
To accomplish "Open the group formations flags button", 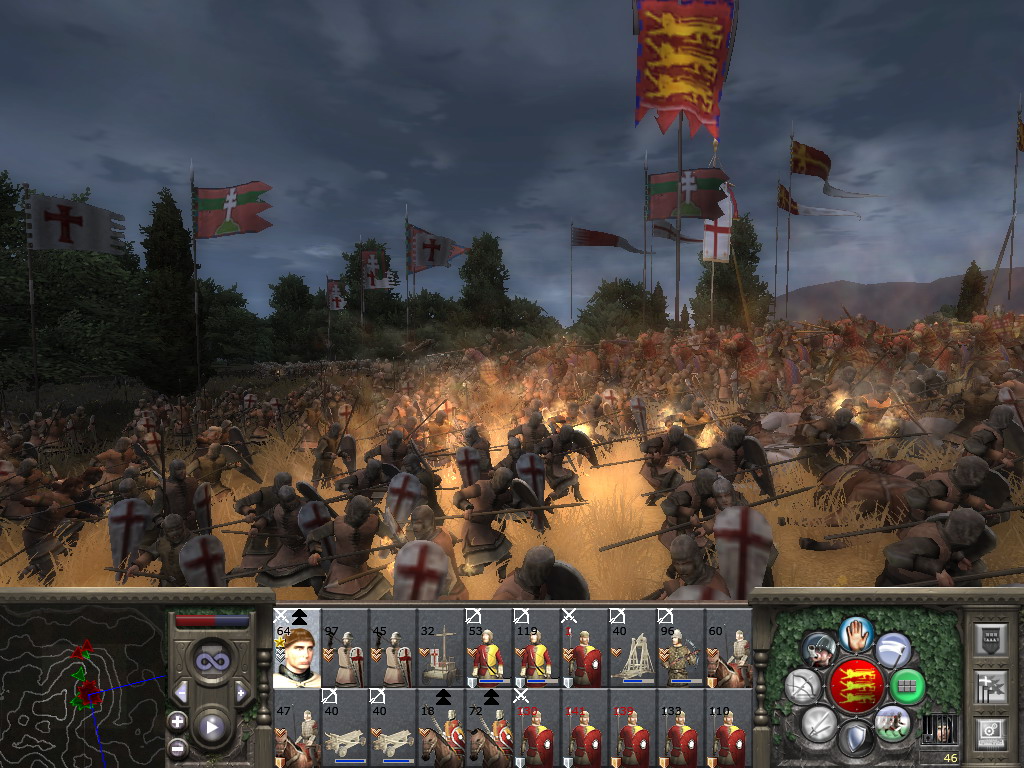I will click(988, 687).
